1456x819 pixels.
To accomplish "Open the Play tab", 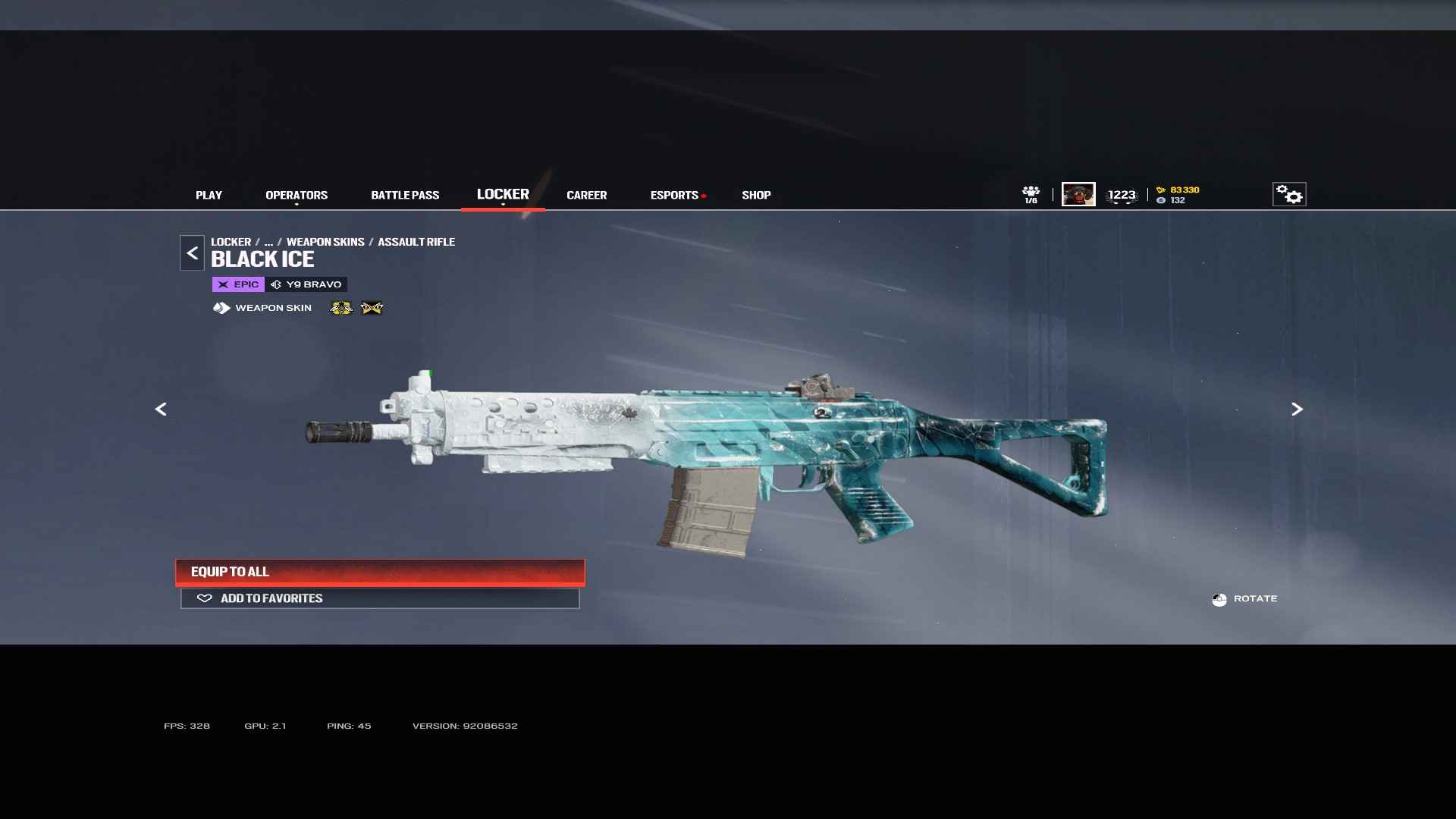I will [x=209, y=195].
